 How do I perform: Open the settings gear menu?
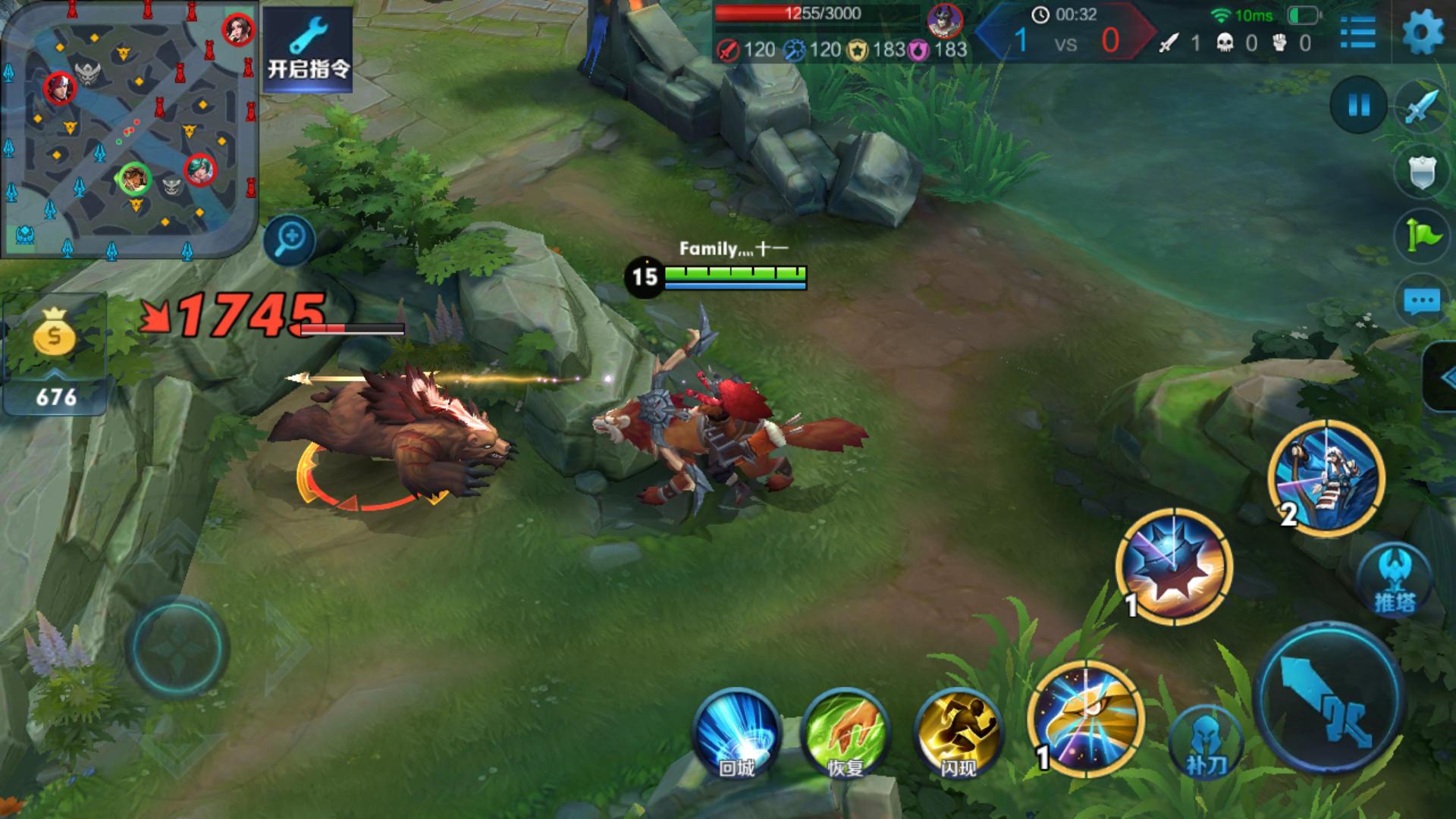pos(1423,33)
